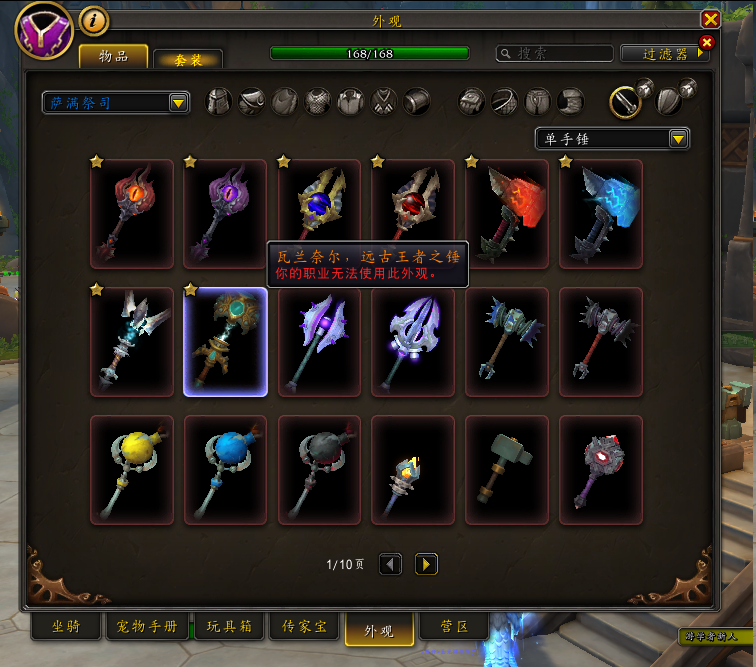The image size is (756, 667).
Task: Select the head armor slot icon
Action: click(x=219, y=101)
